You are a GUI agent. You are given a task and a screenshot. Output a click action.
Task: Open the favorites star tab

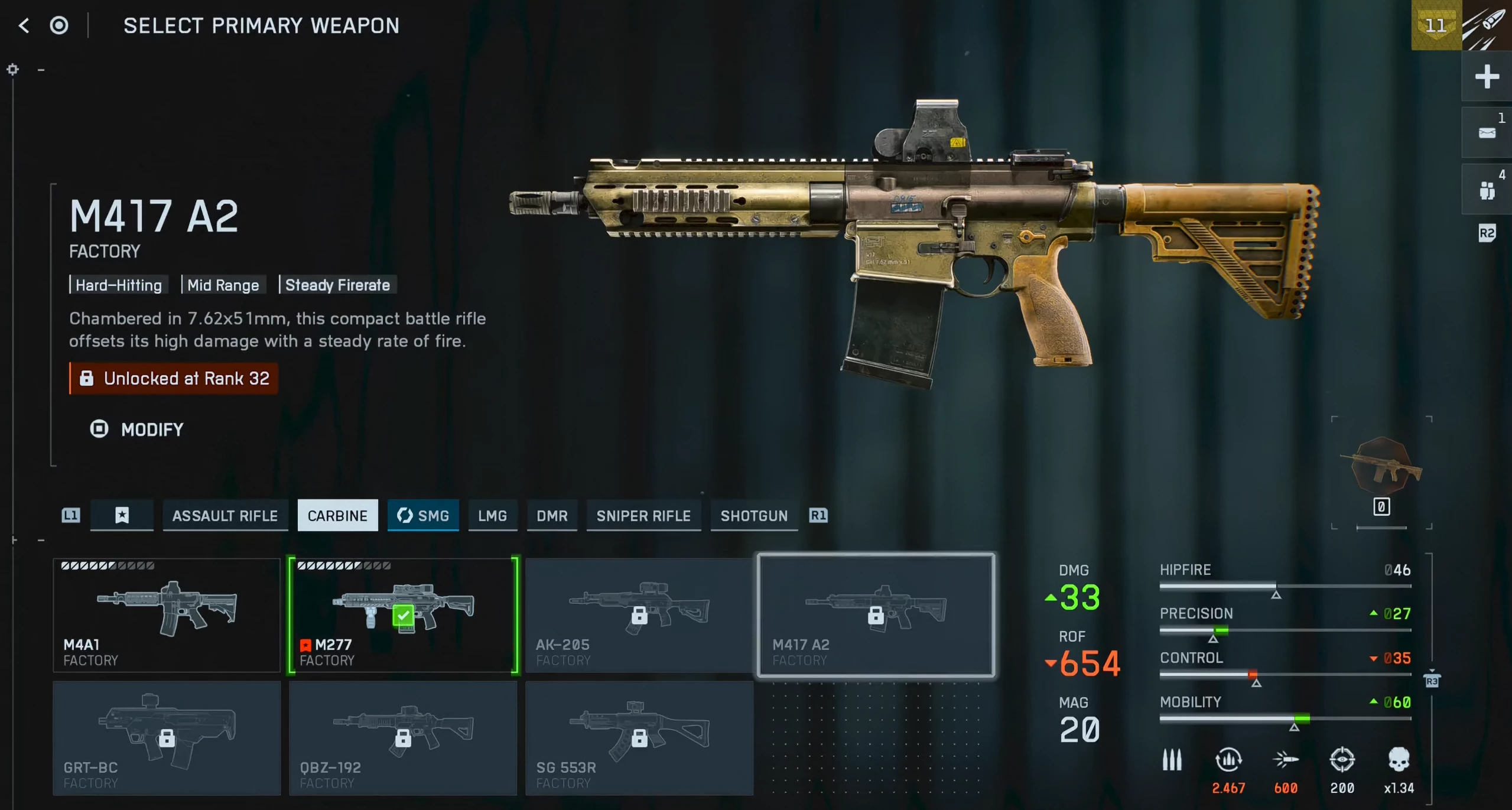[x=122, y=516]
